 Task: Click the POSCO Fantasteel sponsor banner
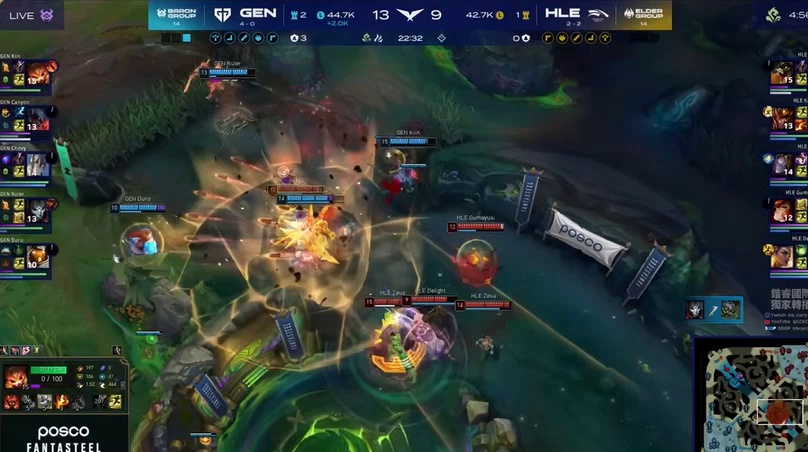63,434
